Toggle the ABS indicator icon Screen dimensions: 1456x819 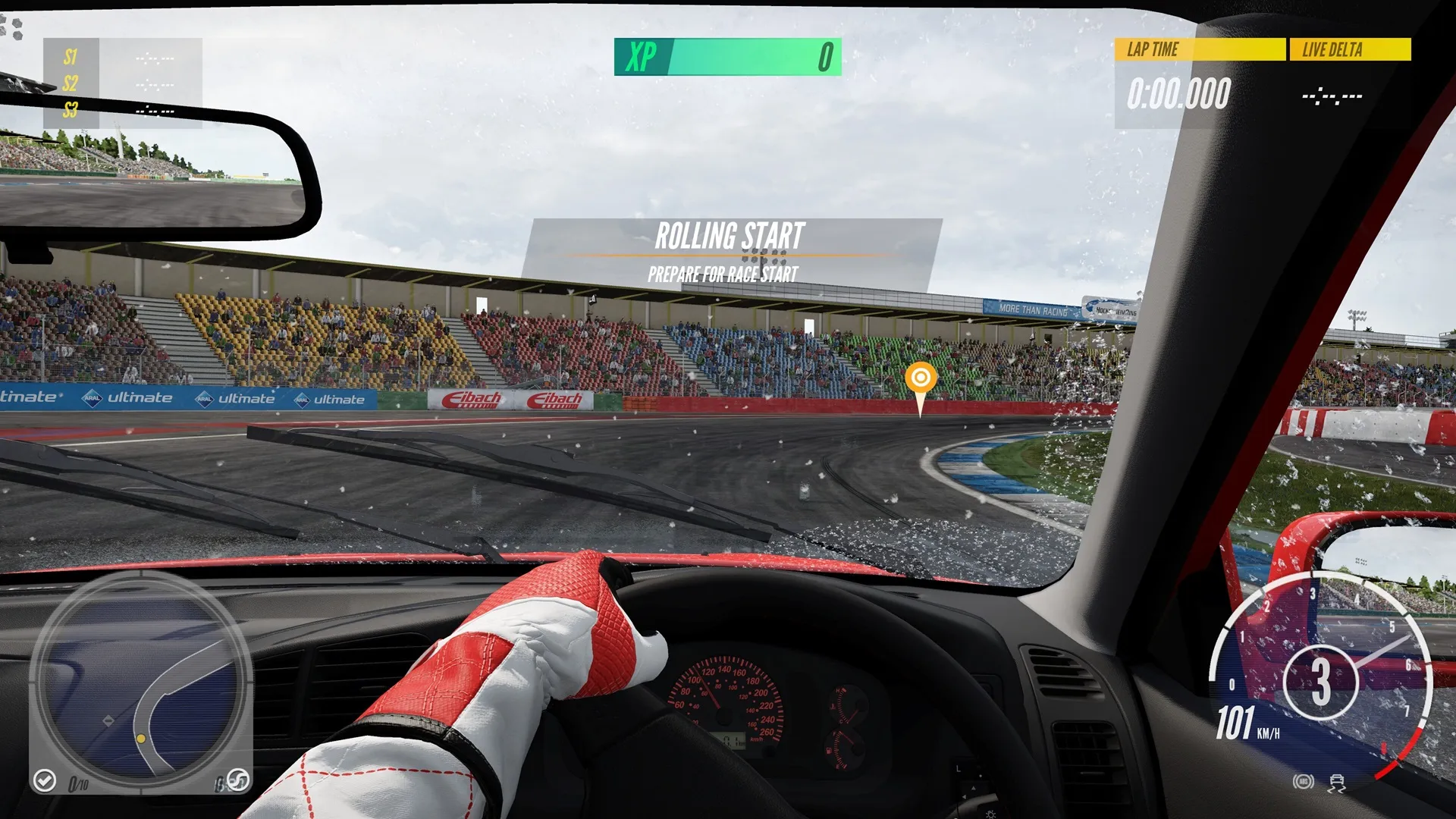pos(1303,782)
